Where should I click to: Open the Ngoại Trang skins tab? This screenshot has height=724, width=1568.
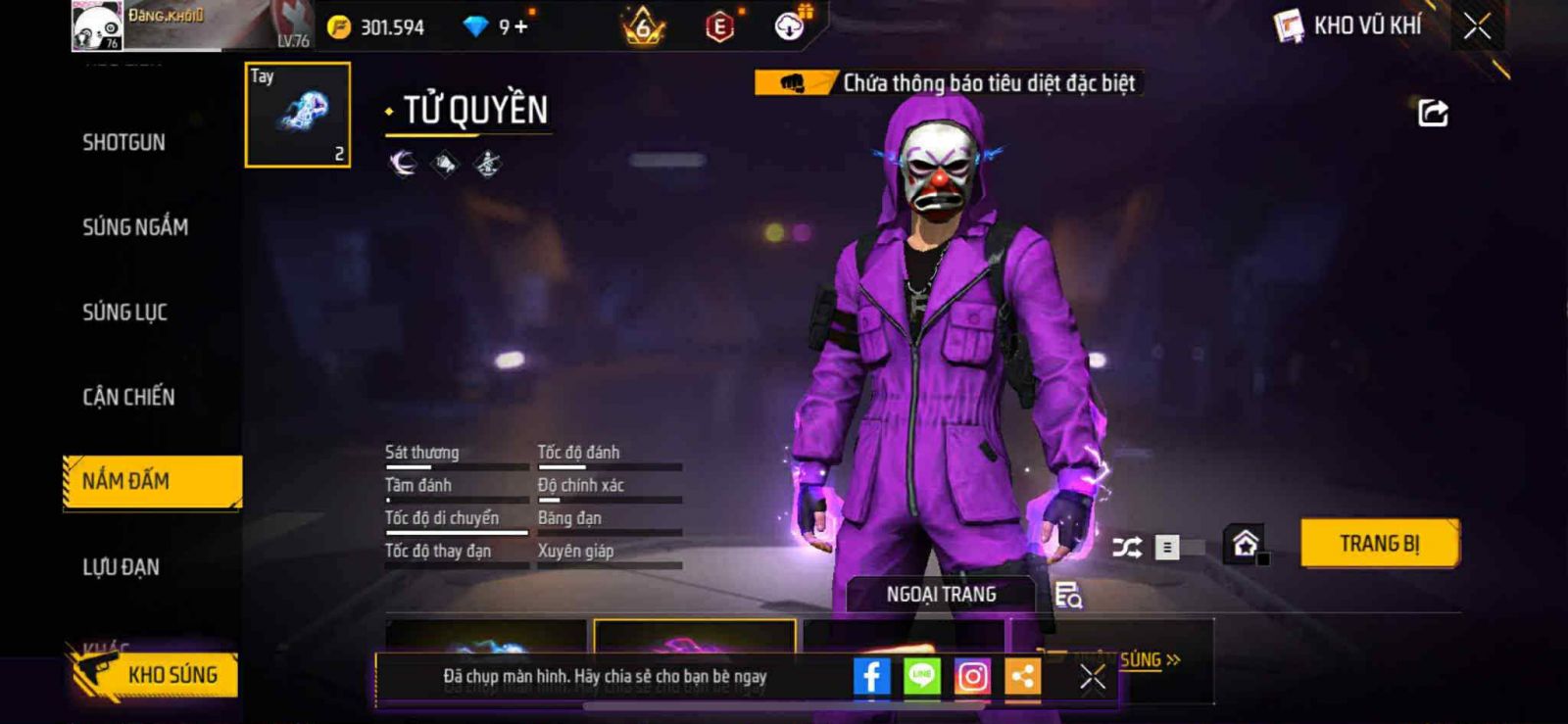point(941,595)
